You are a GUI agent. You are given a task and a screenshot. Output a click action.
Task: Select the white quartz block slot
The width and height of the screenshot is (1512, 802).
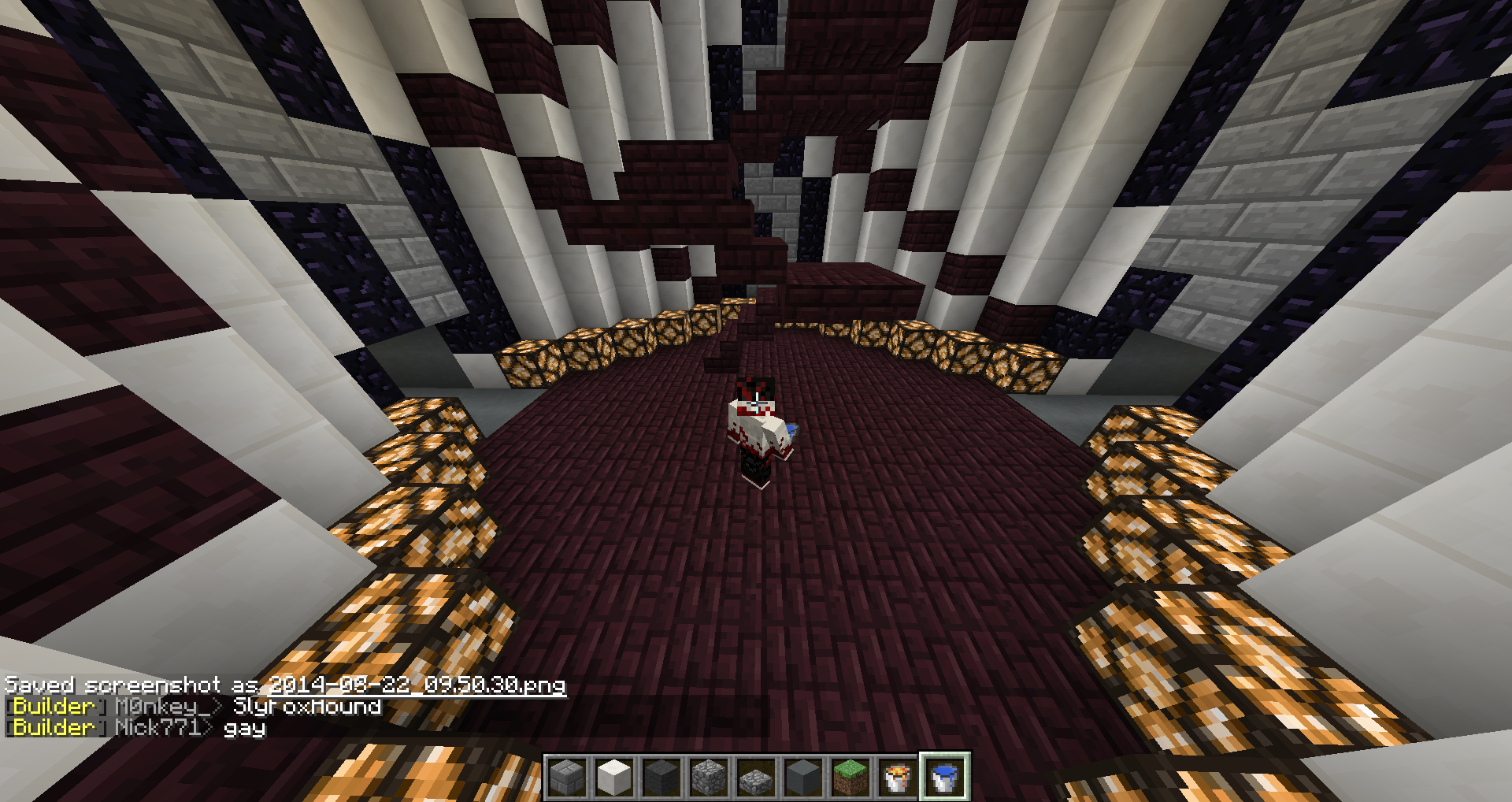(x=614, y=777)
